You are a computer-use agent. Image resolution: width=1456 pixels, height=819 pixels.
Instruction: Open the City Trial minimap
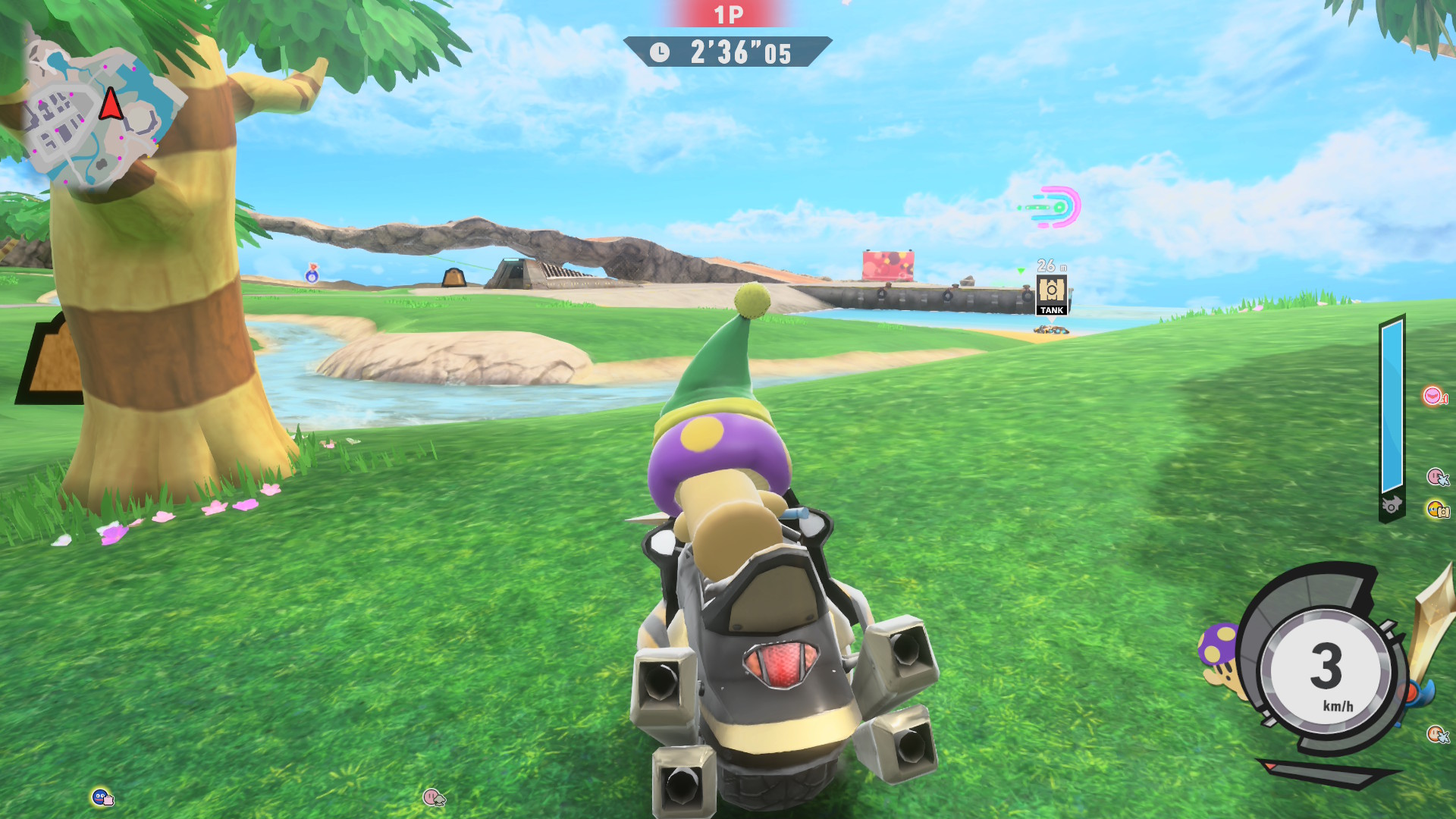(102, 114)
